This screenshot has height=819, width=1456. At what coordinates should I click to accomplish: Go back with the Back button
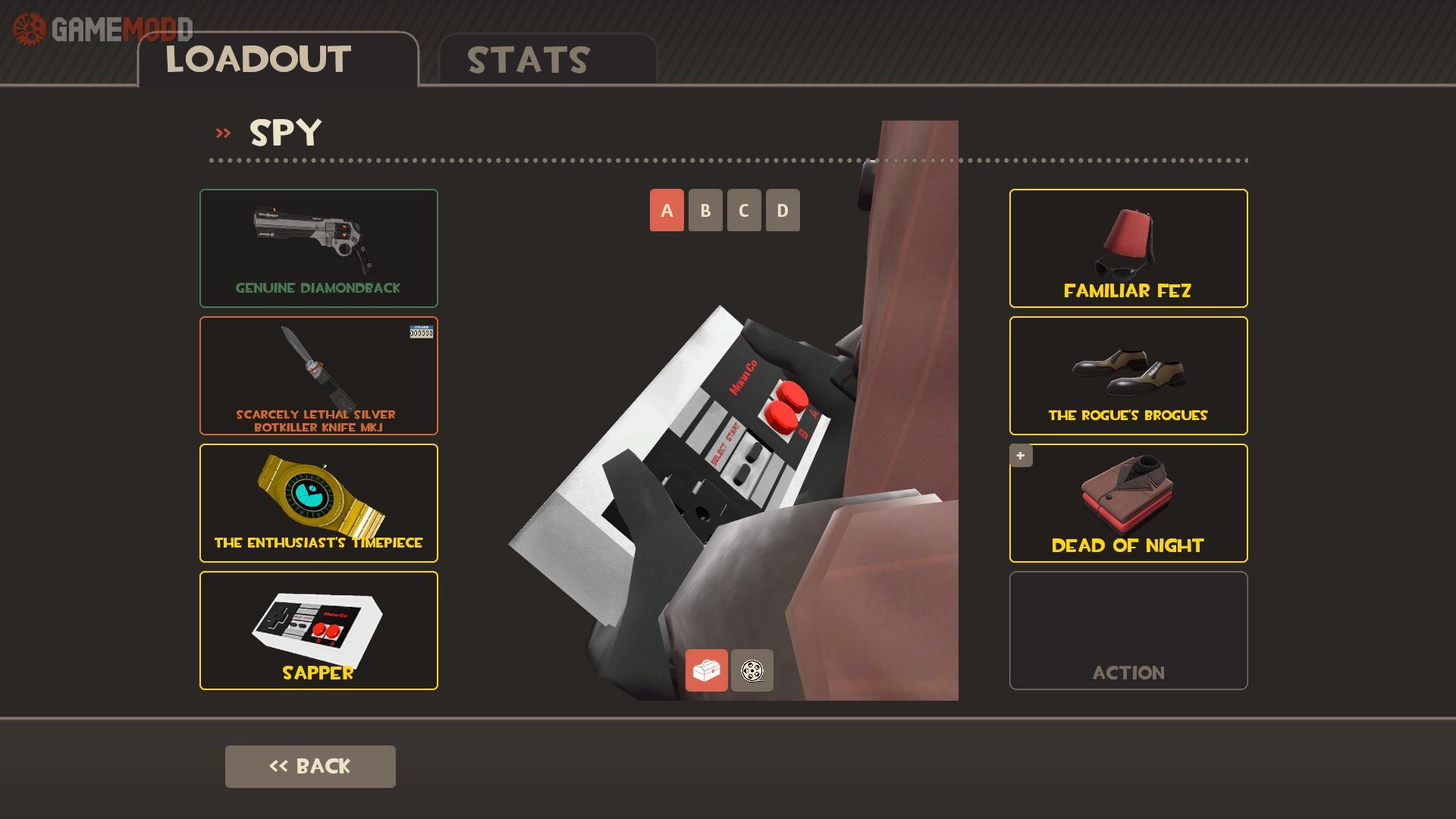(310, 766)
